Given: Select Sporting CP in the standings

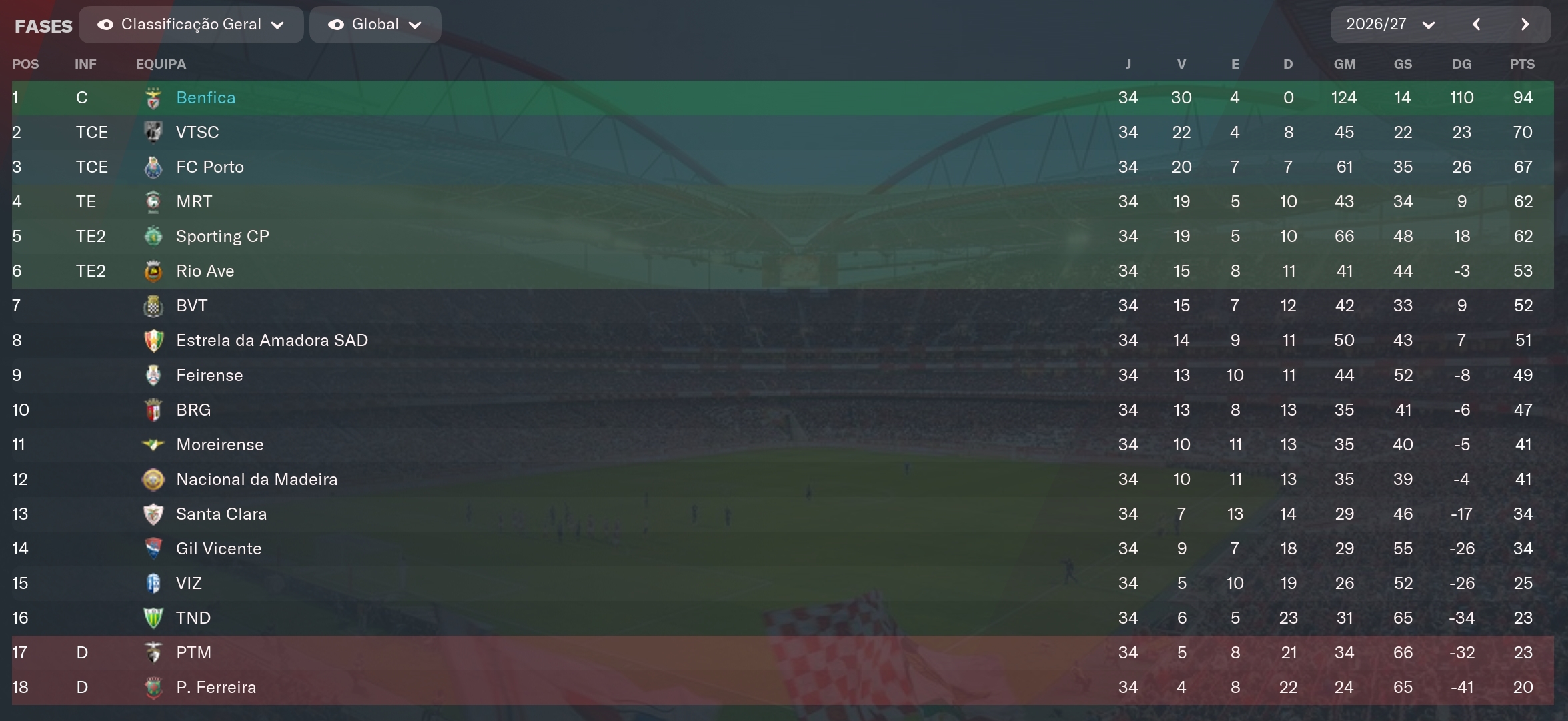Looking at the screenshot, I should (222, 237).
